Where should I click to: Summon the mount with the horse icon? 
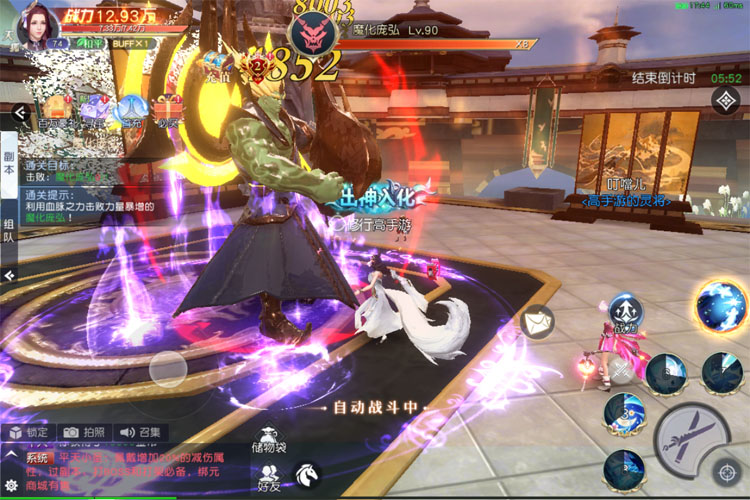coord(304,473)
